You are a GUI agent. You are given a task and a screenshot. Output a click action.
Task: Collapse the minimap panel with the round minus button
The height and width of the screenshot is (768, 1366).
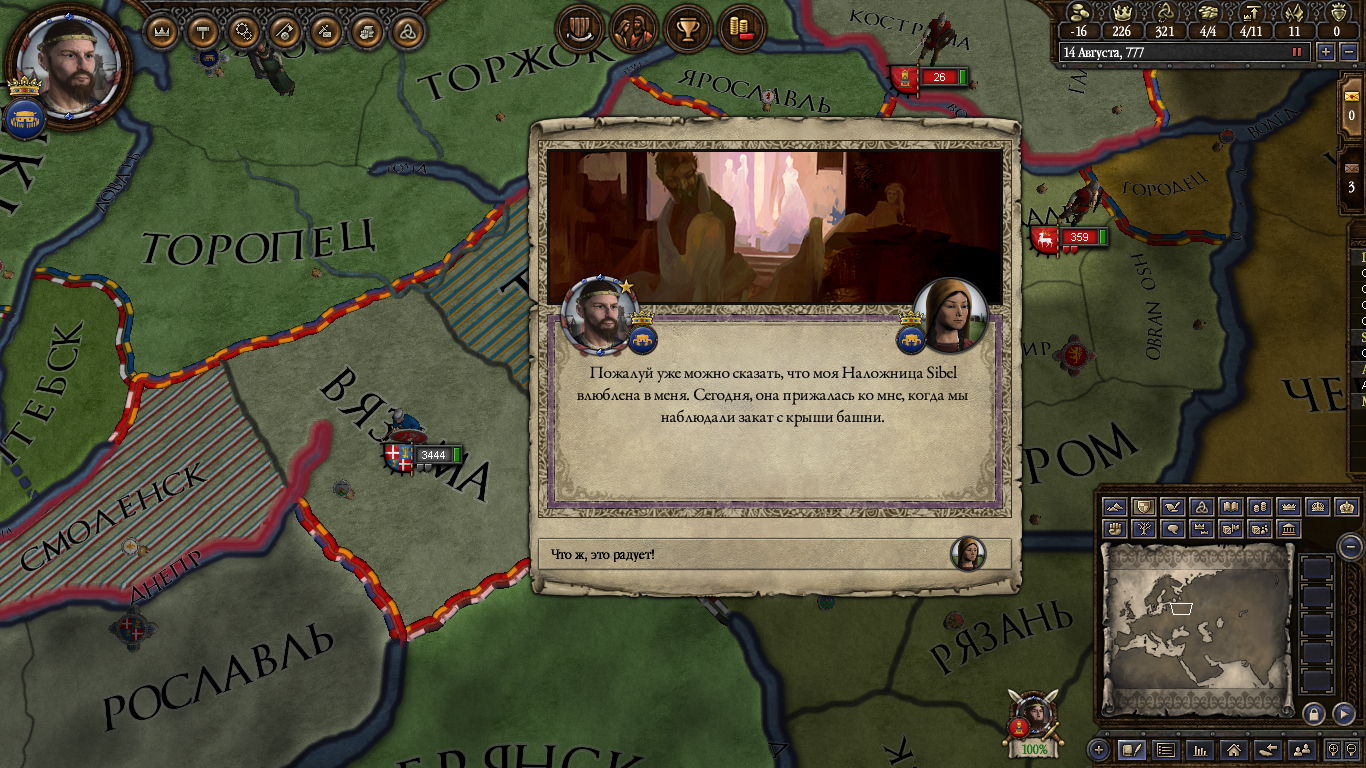coord(1350,546)
